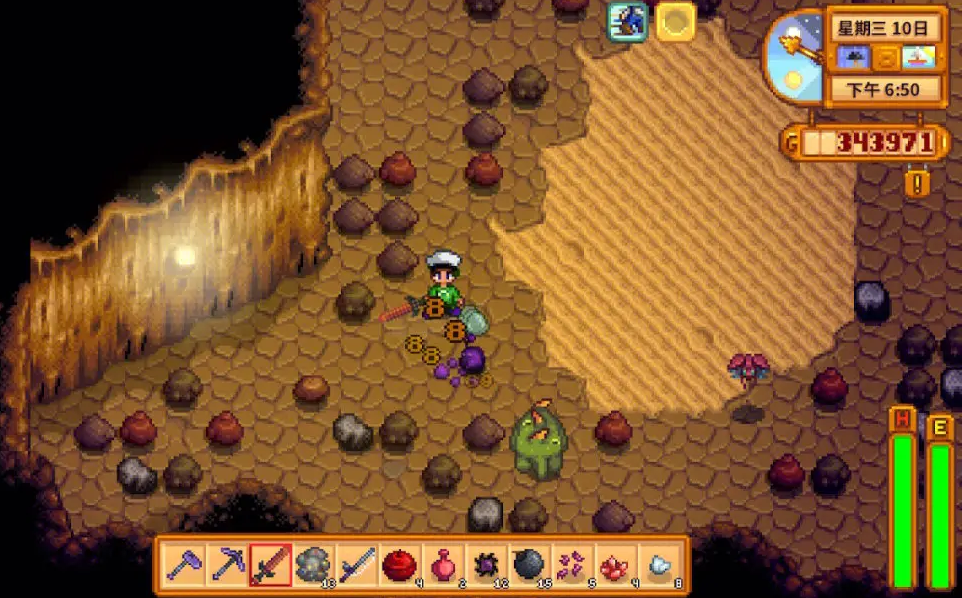Choose the white quartz slot
962x598 pixels.
[x=657, y=564]
